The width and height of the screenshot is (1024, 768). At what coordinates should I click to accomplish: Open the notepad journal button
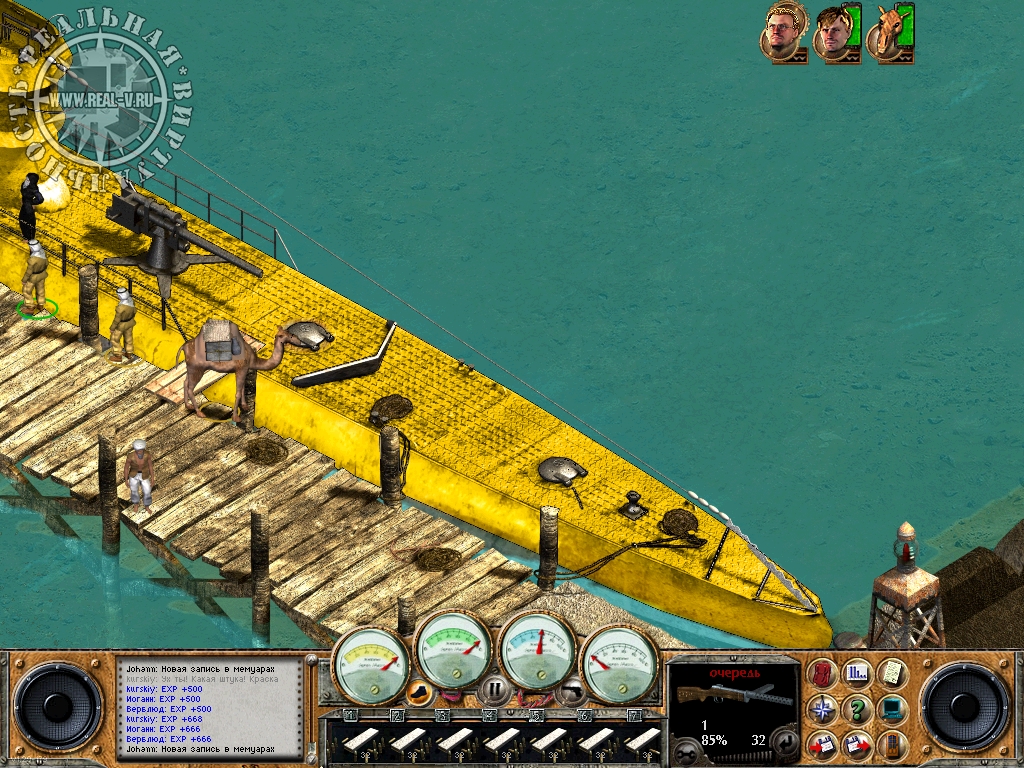click(892, 675)
